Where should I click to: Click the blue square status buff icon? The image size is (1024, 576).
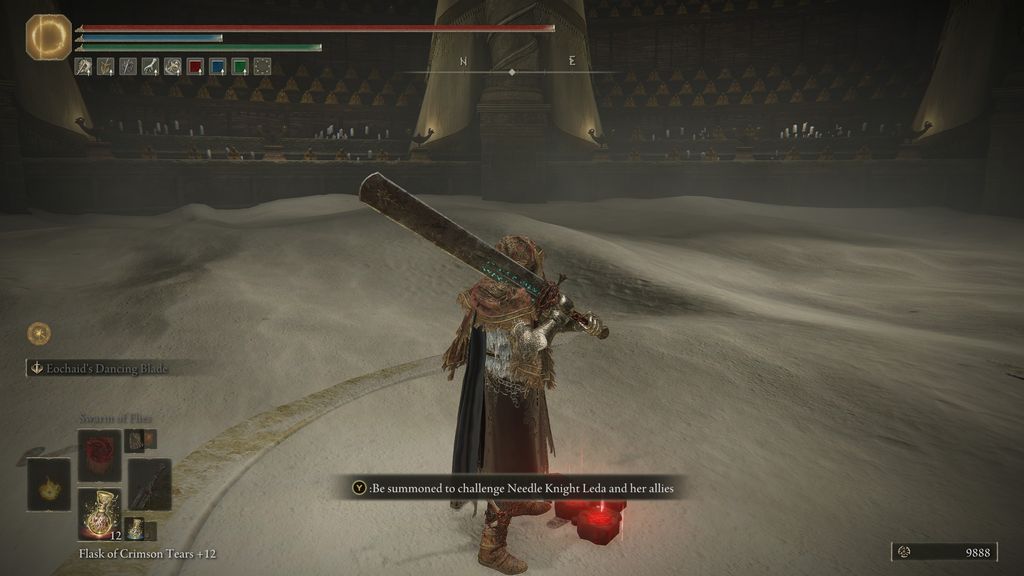click(218, 67)
